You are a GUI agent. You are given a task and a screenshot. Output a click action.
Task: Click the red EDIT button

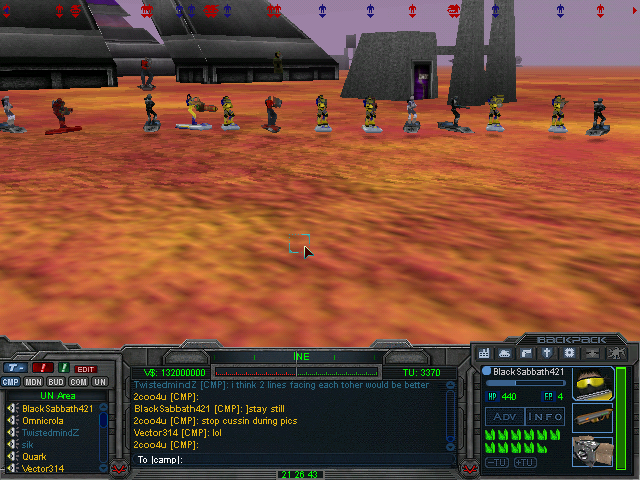tap(87, 369)
